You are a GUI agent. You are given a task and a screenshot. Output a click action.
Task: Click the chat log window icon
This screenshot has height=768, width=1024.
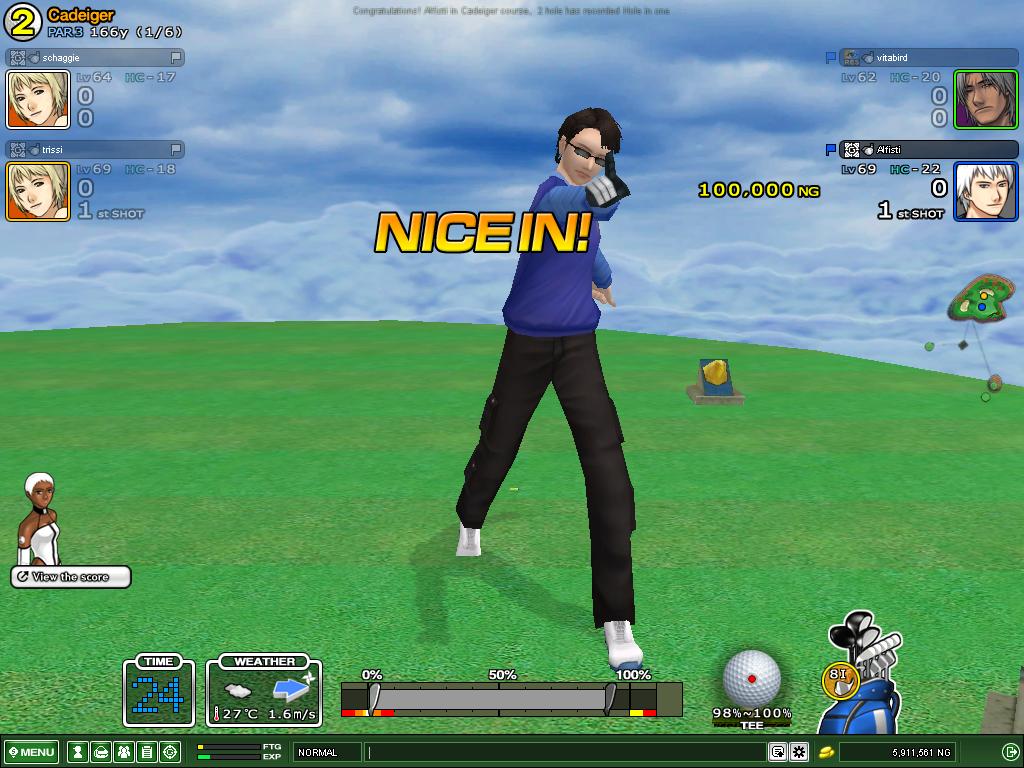tap(777, 752)
